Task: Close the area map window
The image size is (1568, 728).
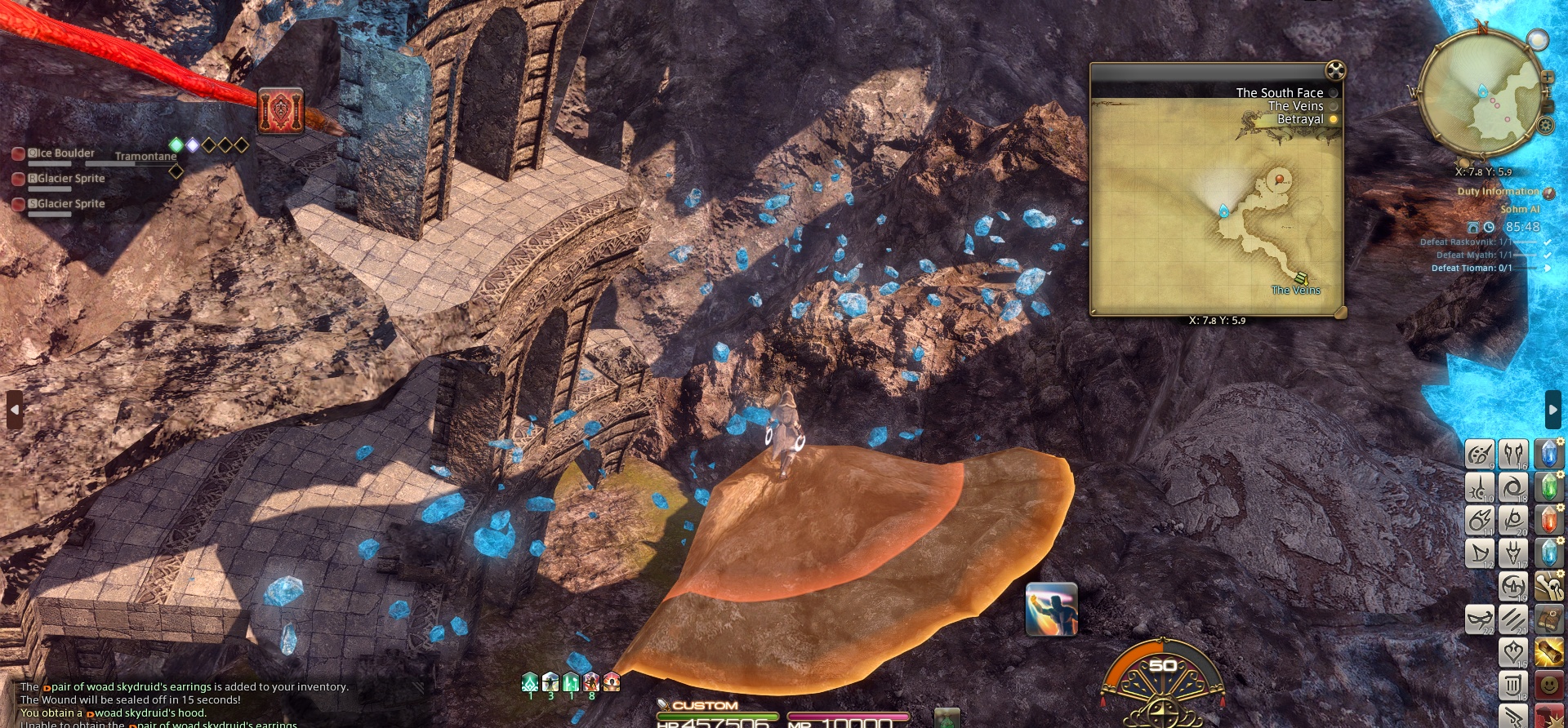Action: [x=1334, y=70]
